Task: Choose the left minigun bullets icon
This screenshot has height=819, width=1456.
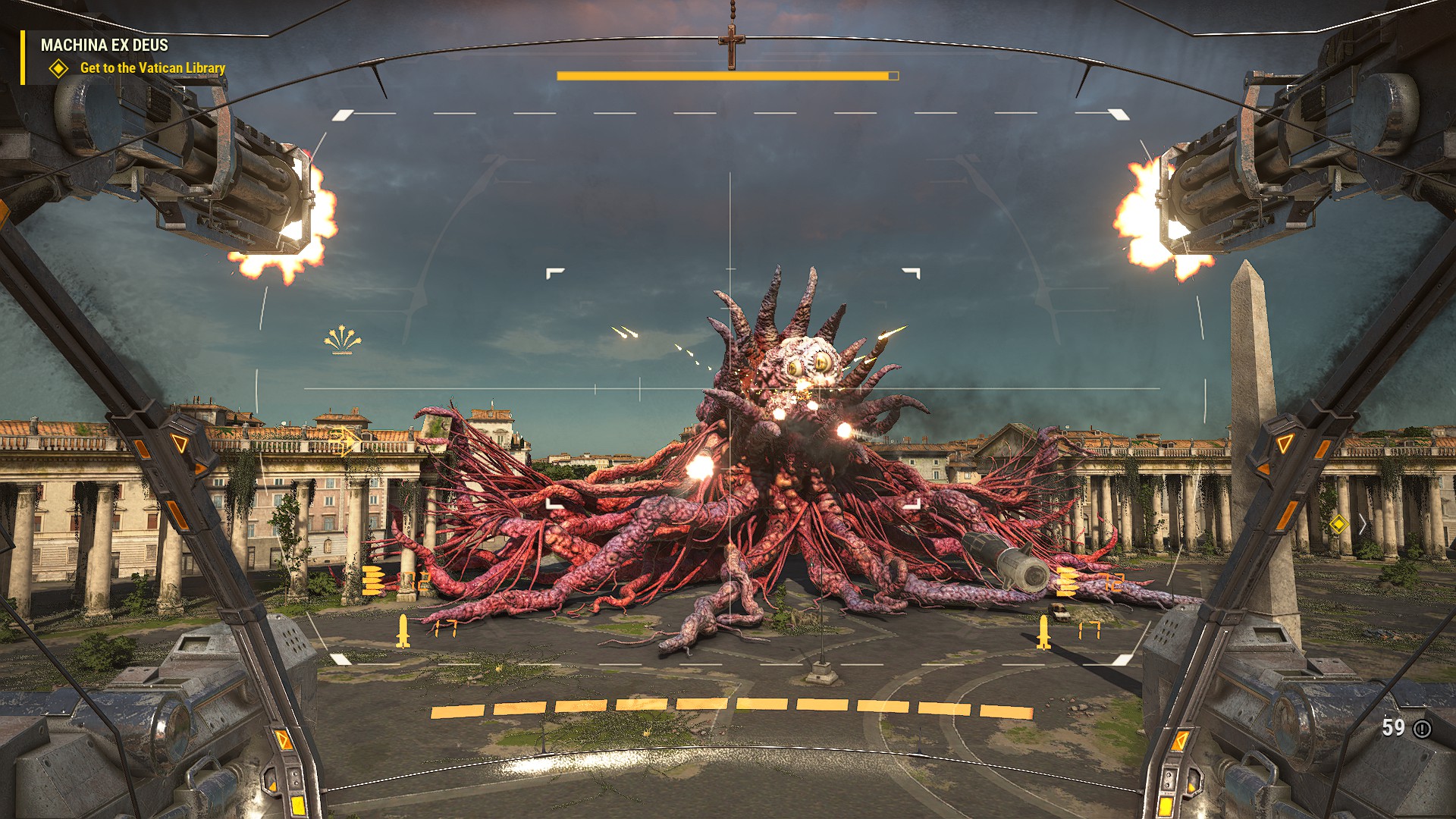Action: point(373,580)
